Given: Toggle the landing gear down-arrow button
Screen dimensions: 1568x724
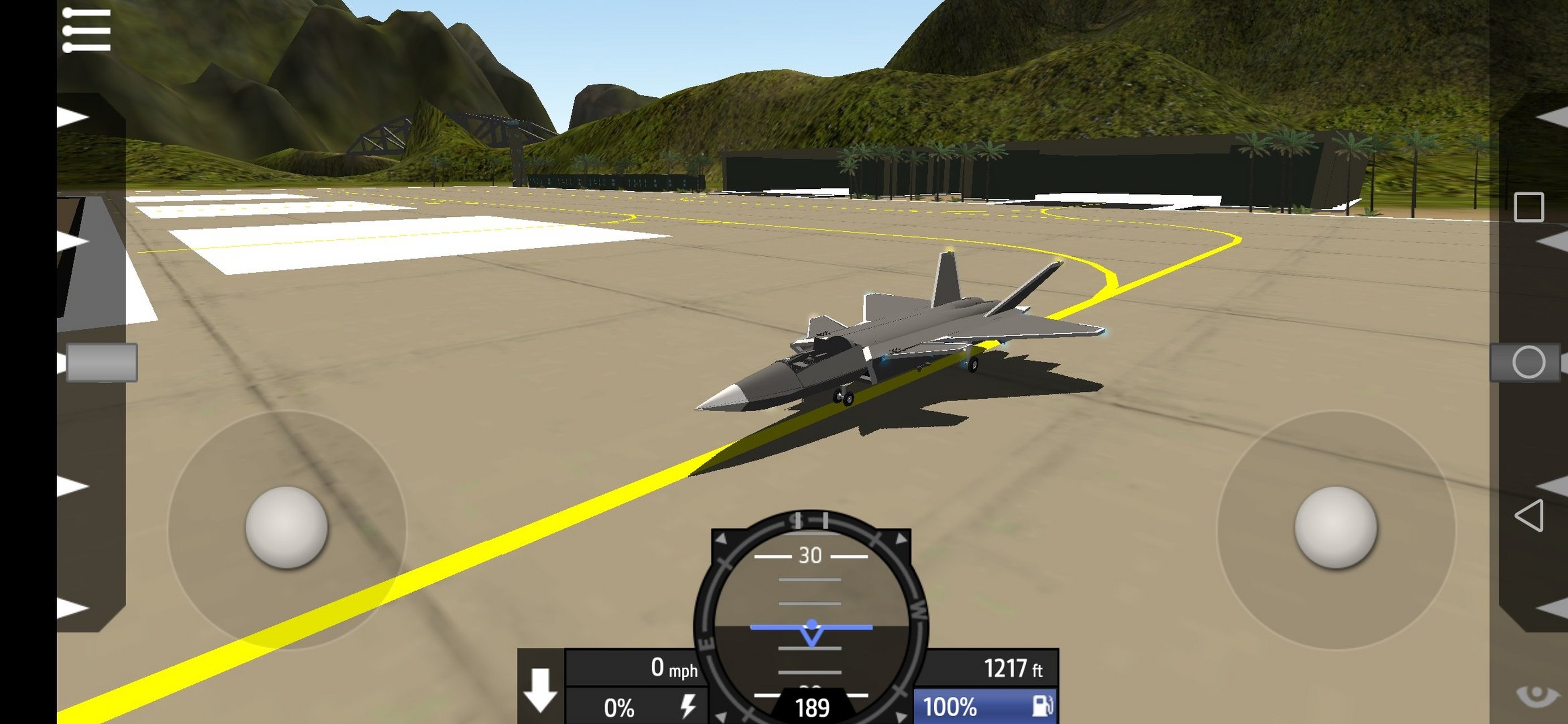Looking at the screenshot, I should 540,689.
